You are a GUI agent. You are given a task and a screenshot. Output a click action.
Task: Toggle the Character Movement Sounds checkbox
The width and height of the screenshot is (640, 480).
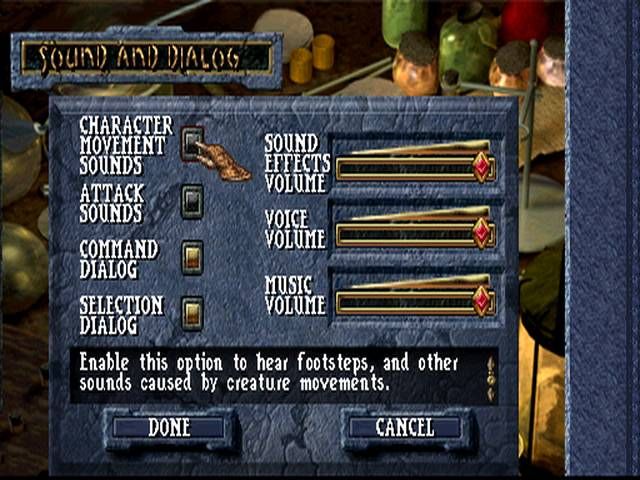coord(192,141)
